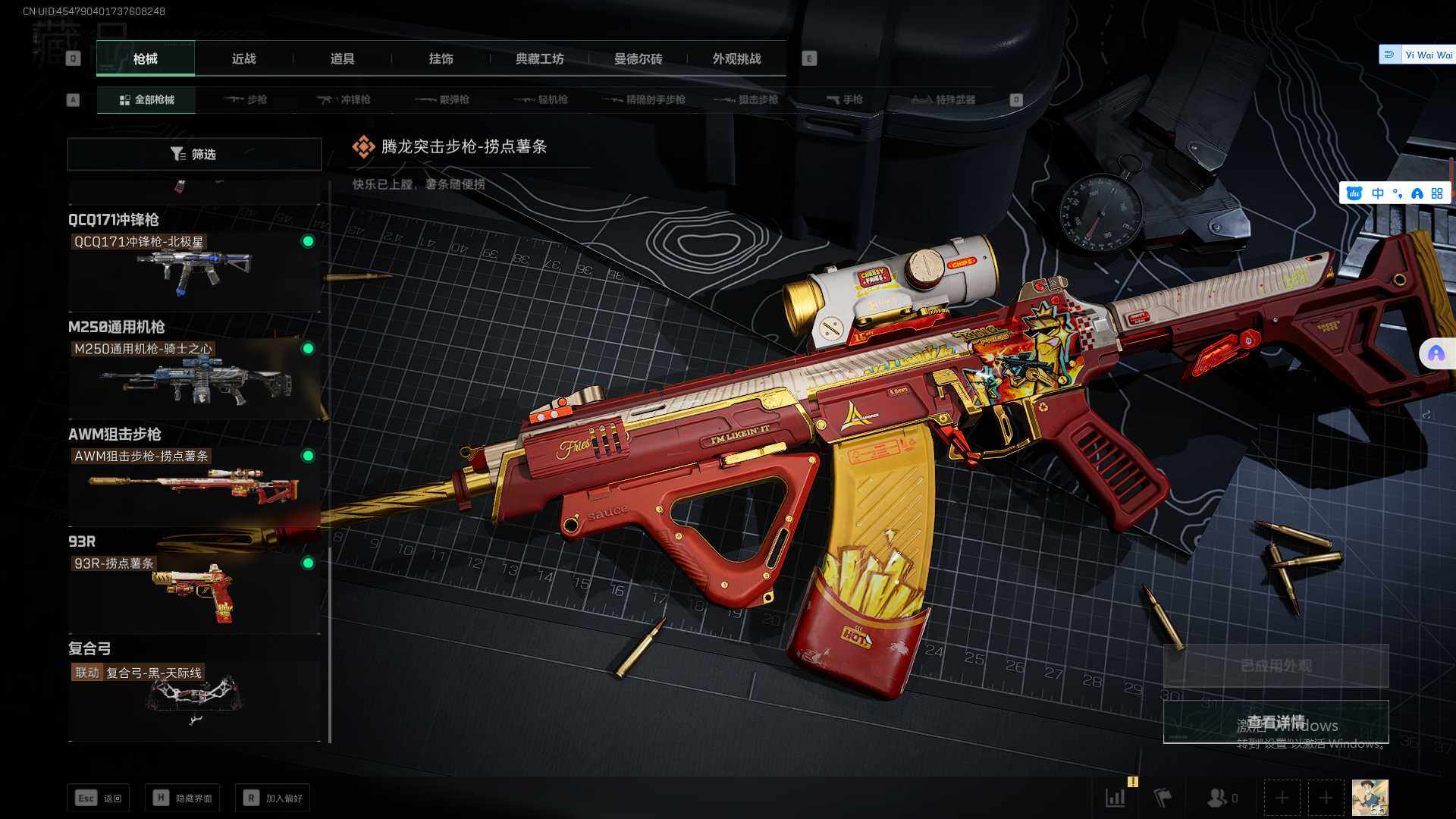Click the Yi Wai Wai overlay button
Viewport: 1456px width, 819px height.
pos(1417,55)
